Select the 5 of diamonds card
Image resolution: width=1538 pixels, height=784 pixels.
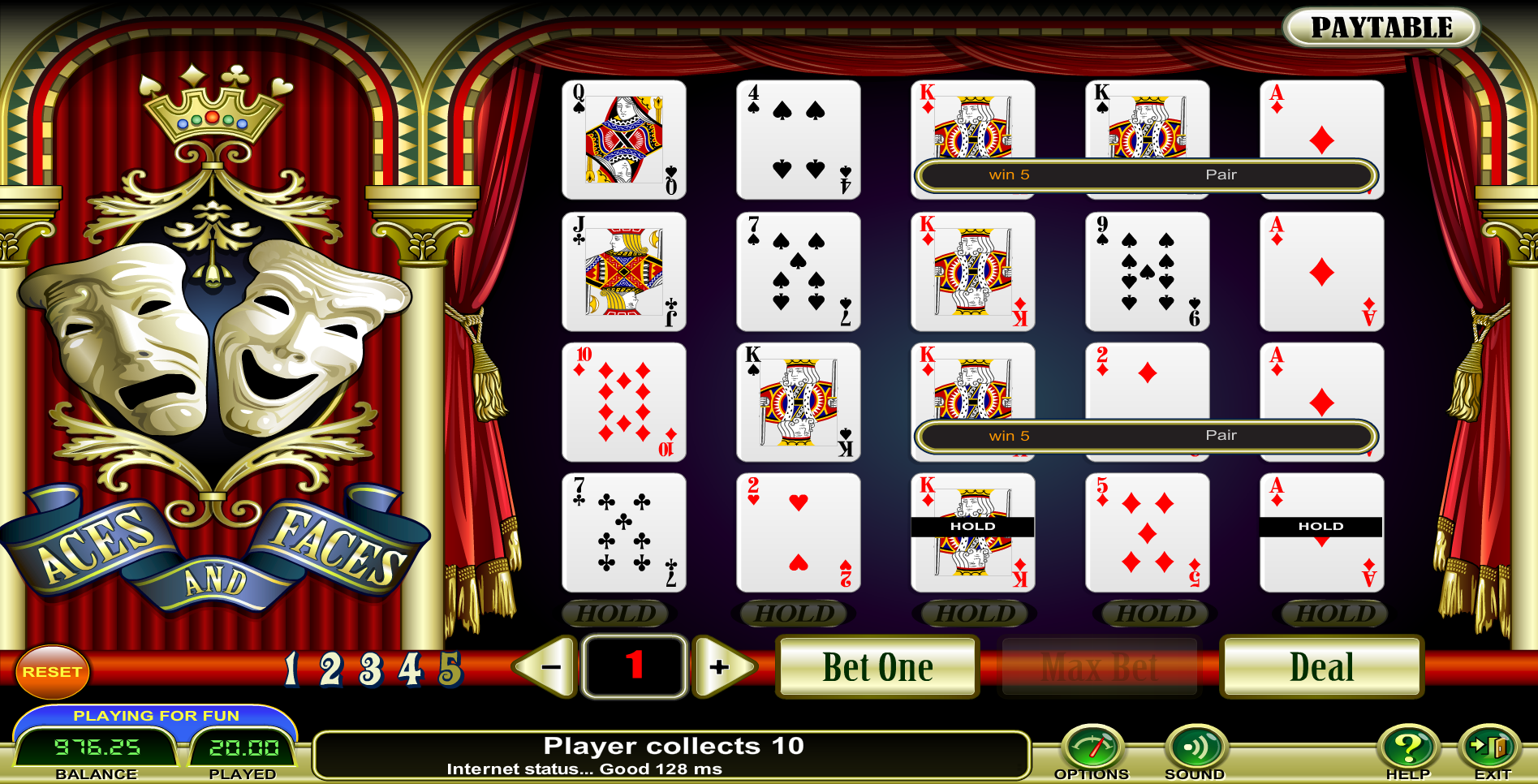1147,533
